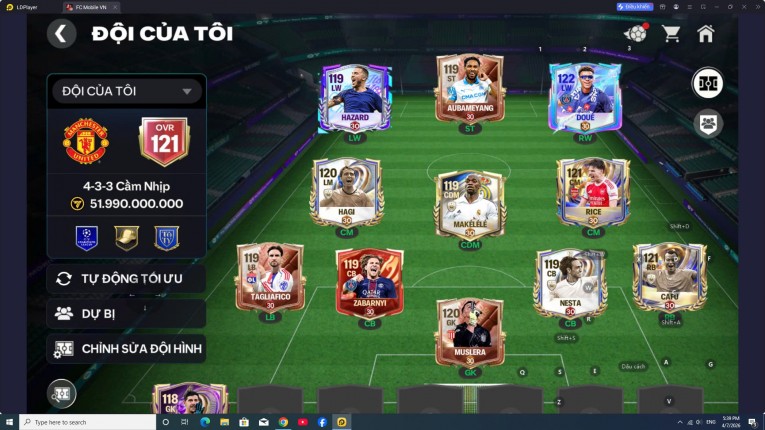Open the Đội Của Tôi dropdown
Screen dimensions: 765x430
tap(126, 91)
